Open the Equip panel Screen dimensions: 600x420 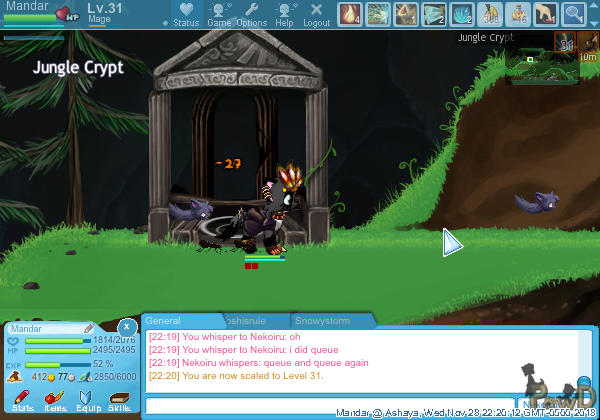click(x=87, y=402)
